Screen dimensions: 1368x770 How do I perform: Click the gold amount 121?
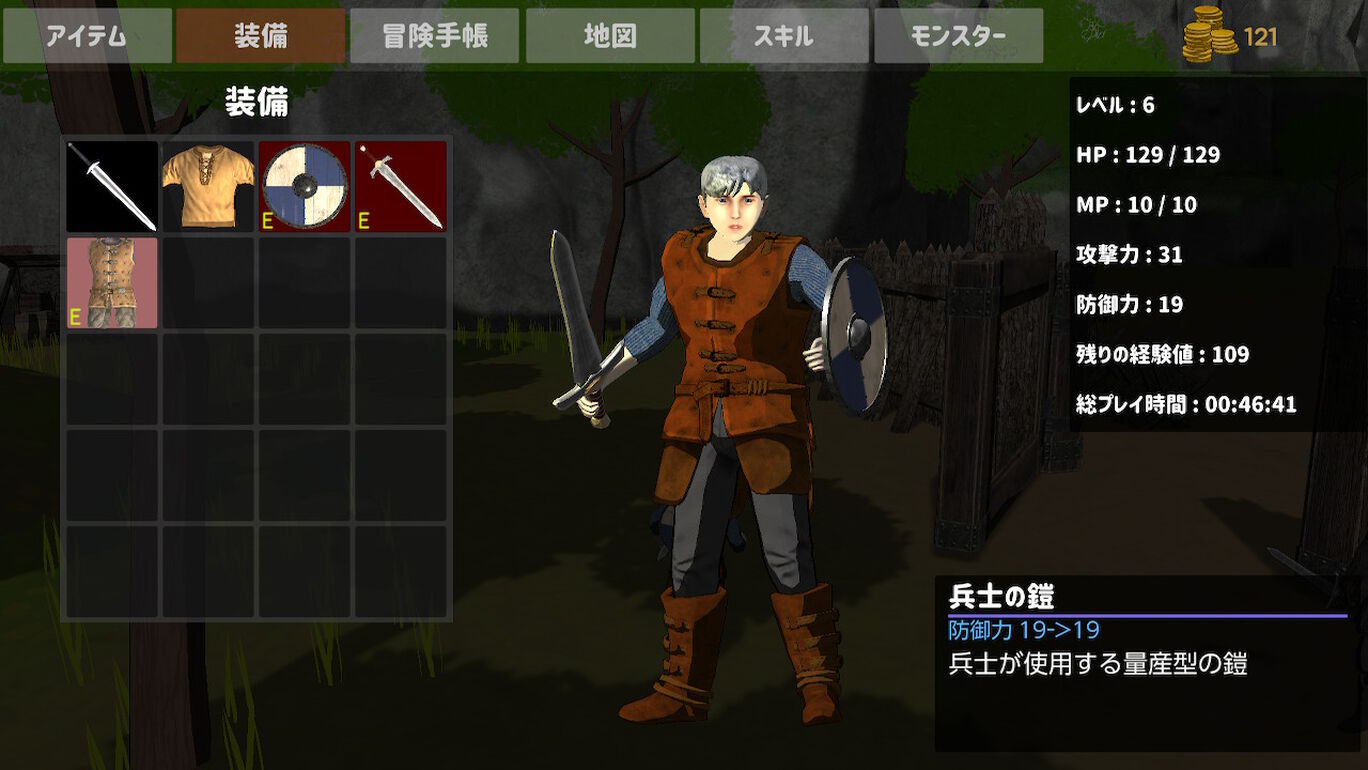click(x=1262, y=37)
